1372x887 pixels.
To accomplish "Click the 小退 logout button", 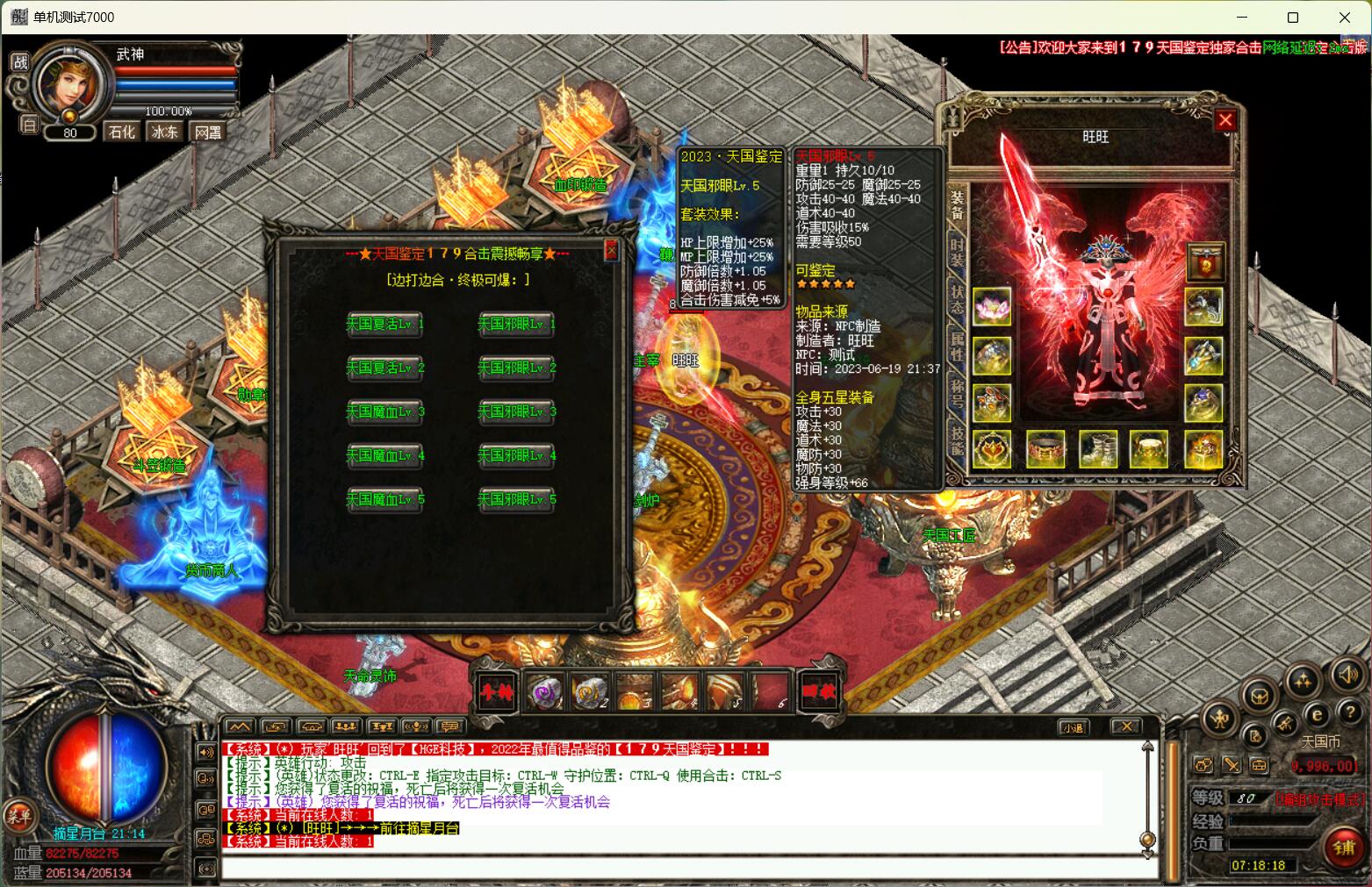I will tap(1072, 726).
